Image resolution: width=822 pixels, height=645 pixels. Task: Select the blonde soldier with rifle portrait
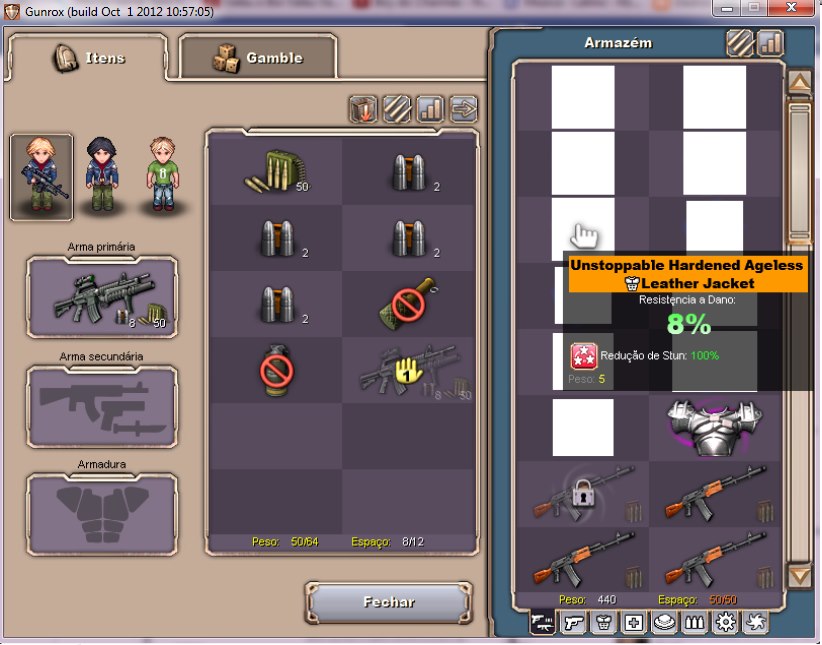(42, 177)
